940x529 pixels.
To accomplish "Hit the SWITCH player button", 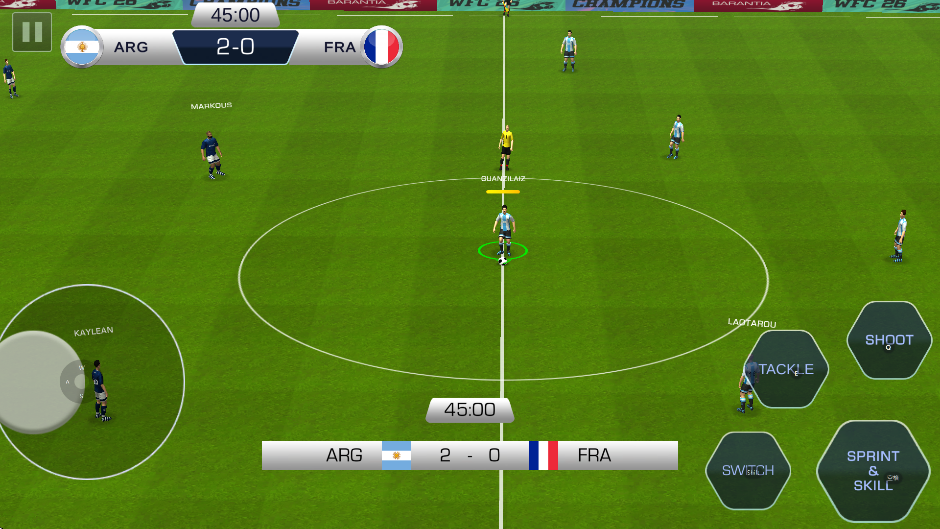I will pos(748,470).
